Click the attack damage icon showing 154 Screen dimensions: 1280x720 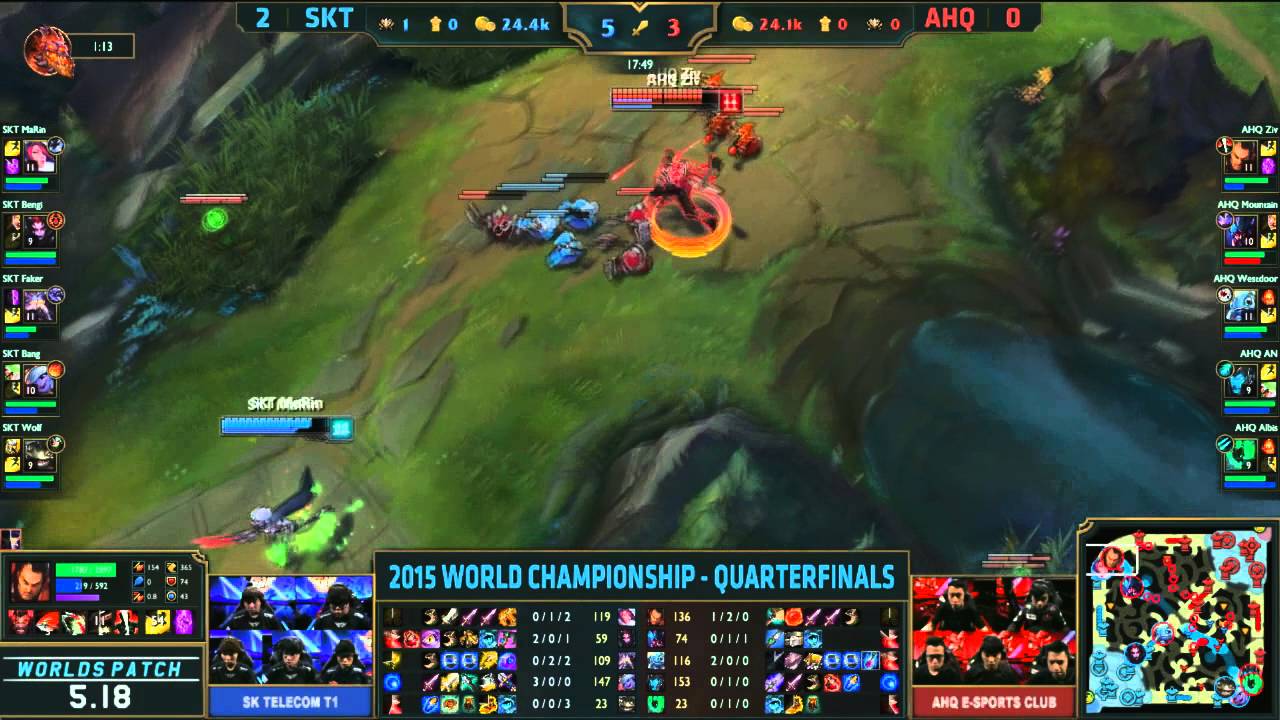pyautogui.click(x=137, y=568)
